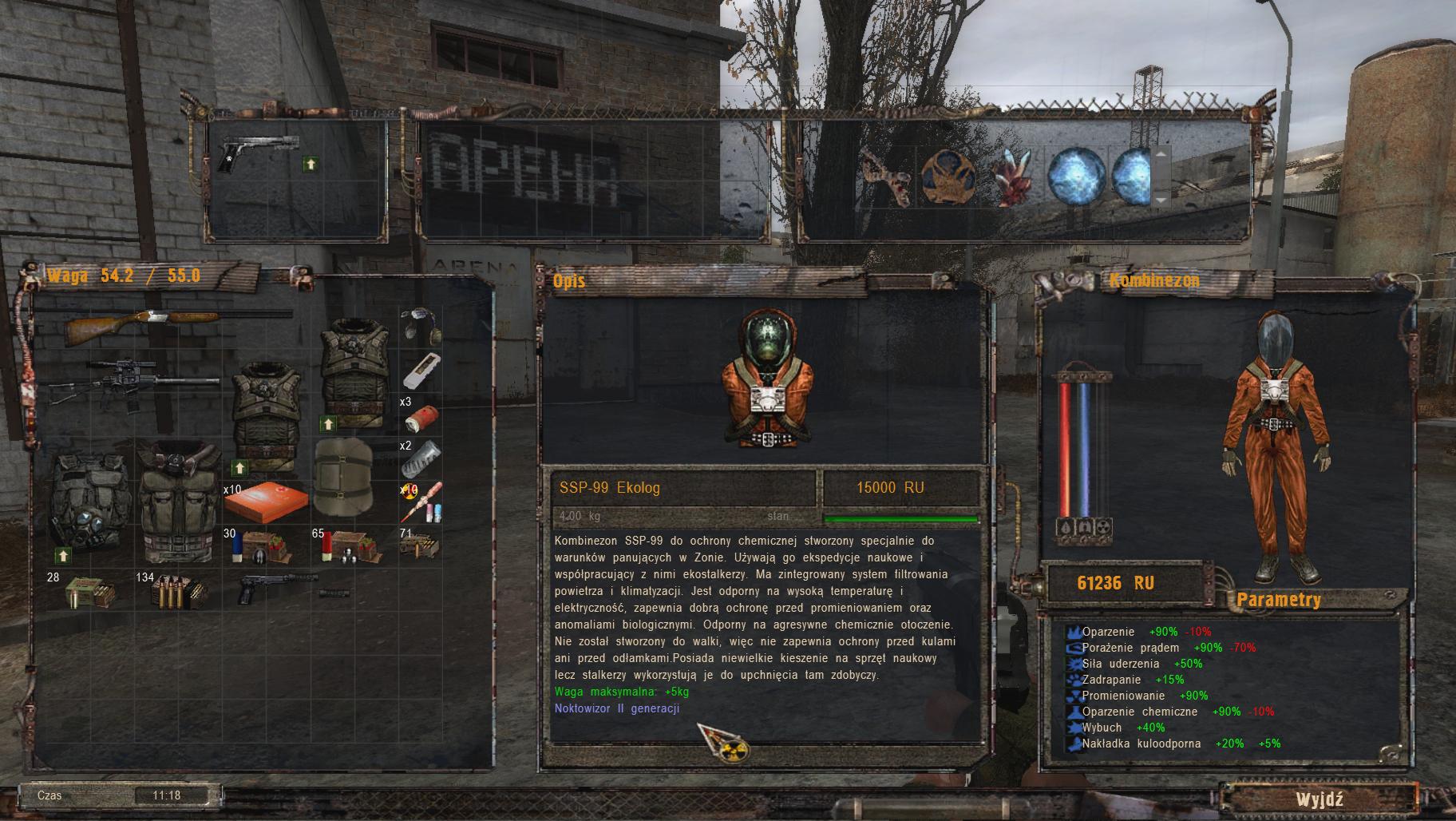Pick the blue shotgun shell ammo stack of 30
The image size is (1456, 821).
[259, 546]
